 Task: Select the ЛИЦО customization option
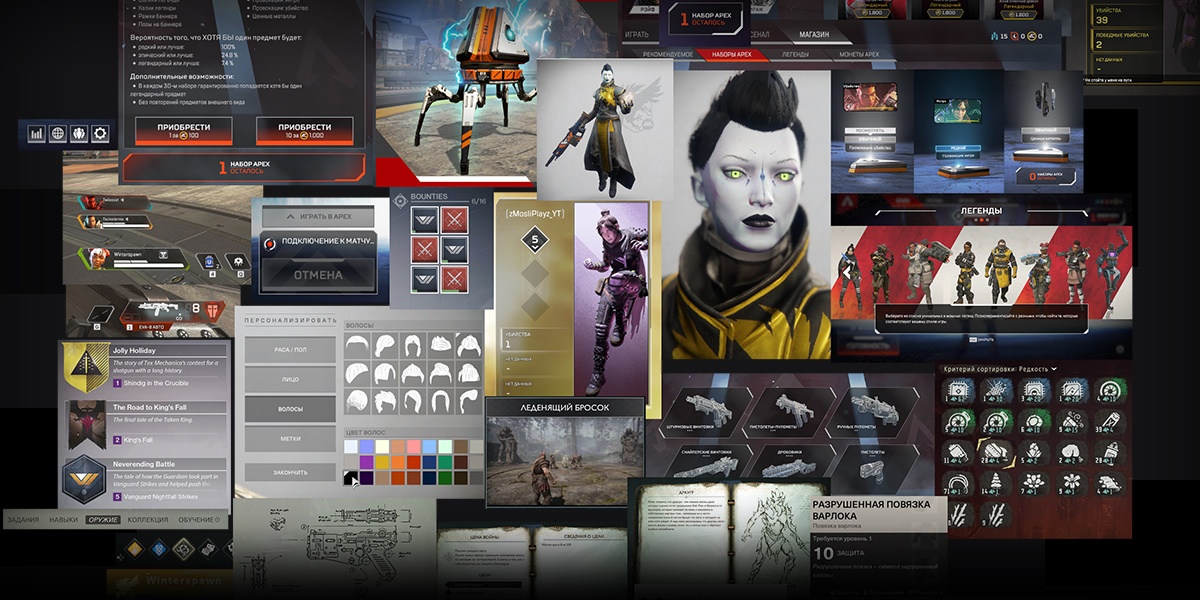pyautogui.click(x=290, y=380)
